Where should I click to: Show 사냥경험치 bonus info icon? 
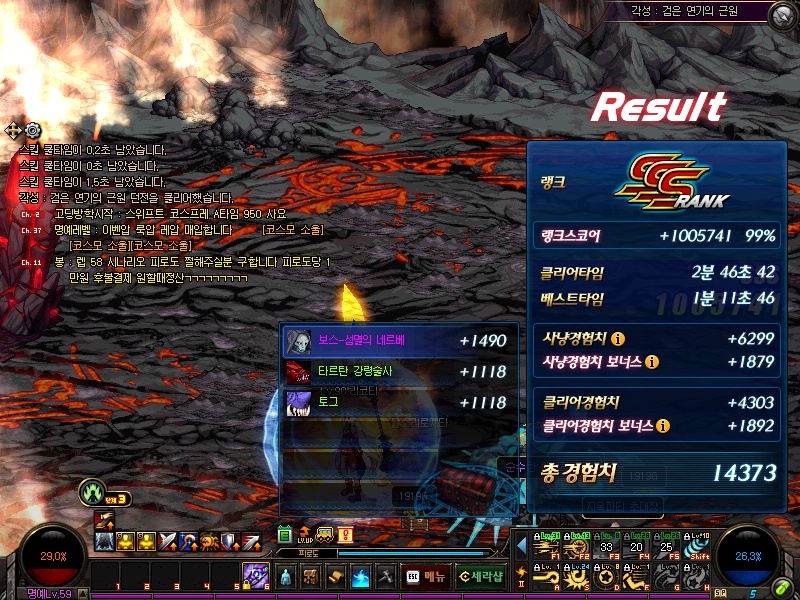point(652,361)
